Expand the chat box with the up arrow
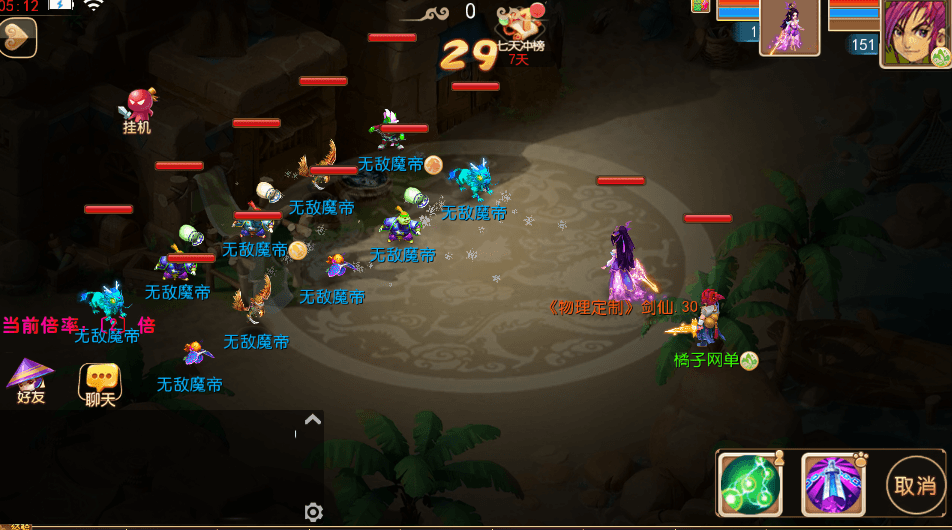 (313, 421)
